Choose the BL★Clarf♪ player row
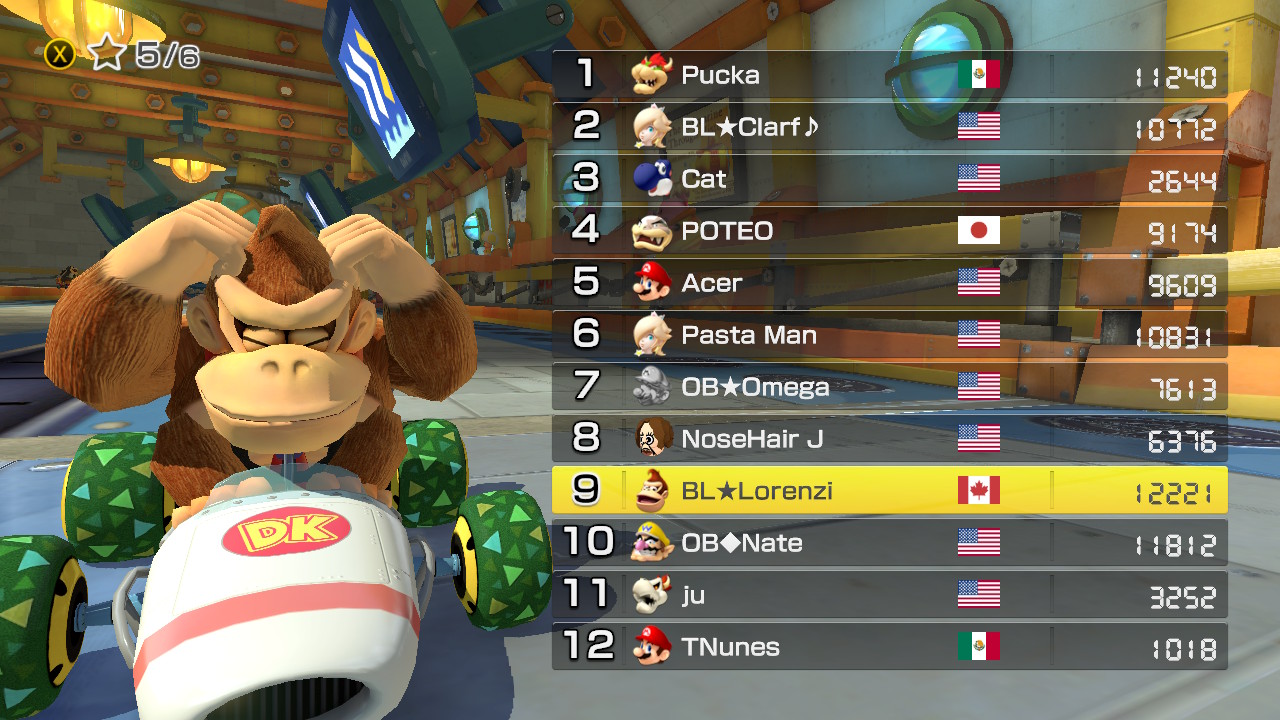The height and width of the screenshot is (720, 1280). pyautogui.click(x=889, y=127)
